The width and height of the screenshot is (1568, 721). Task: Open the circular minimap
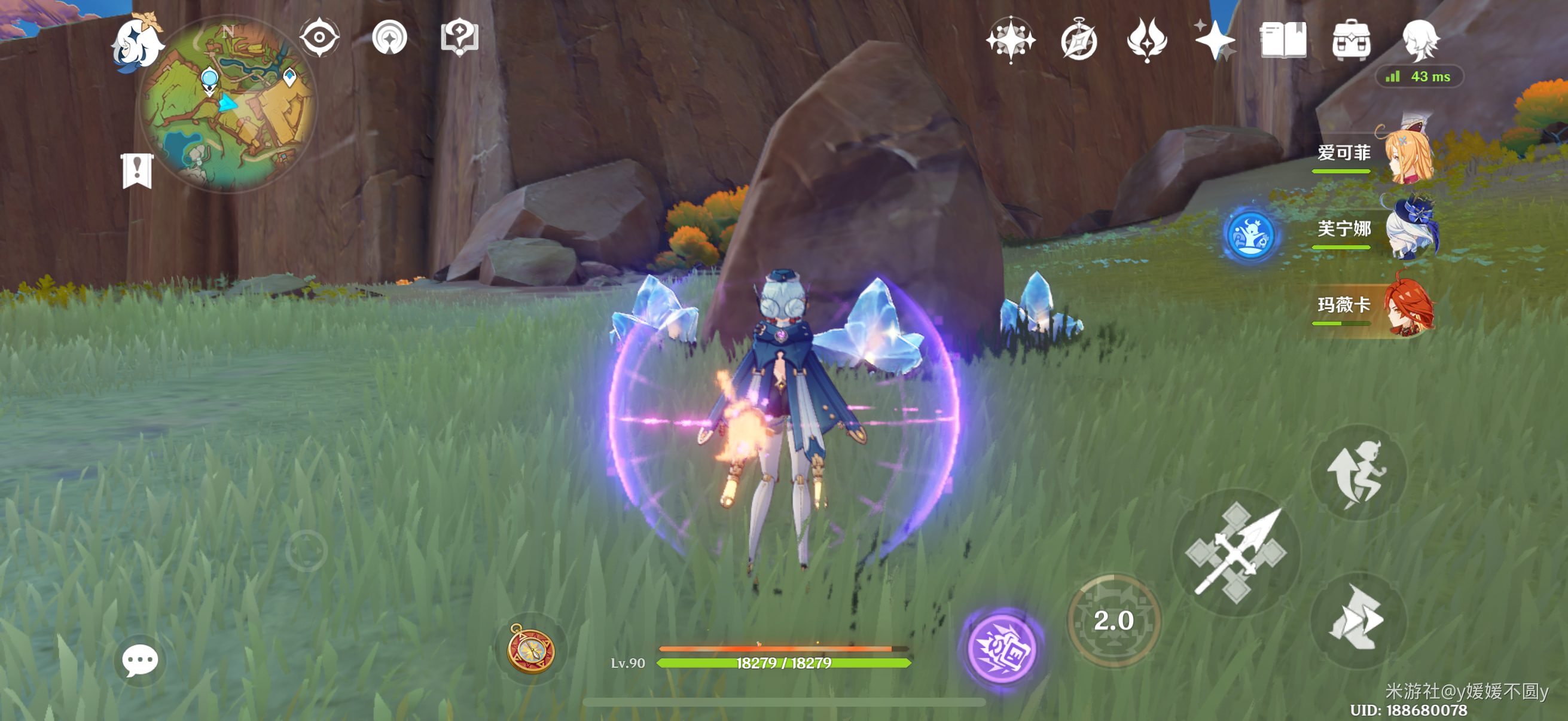point(228,104)
